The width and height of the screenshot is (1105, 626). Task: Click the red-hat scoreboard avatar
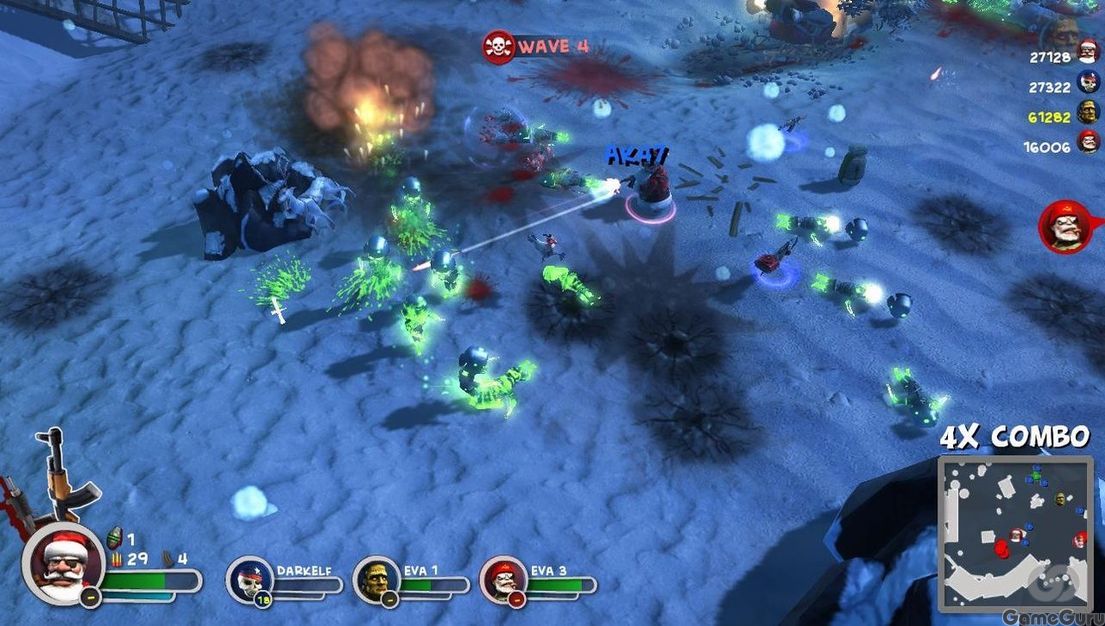1088,146
